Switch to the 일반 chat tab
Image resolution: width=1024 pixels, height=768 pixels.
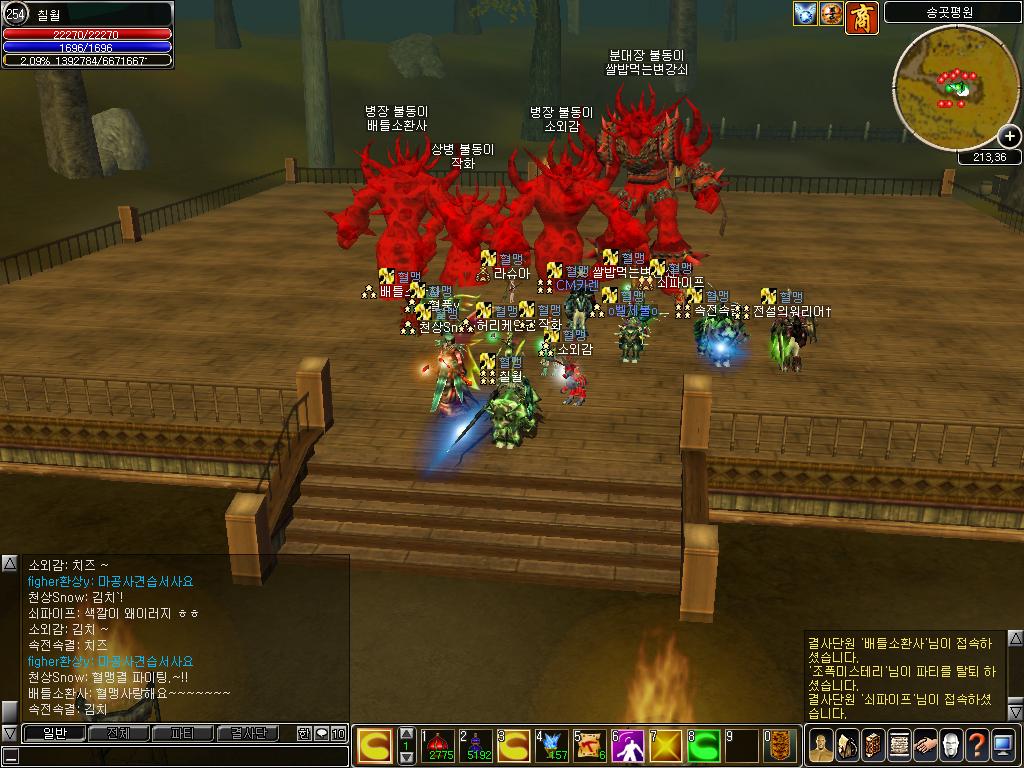[x=54, y=733]
